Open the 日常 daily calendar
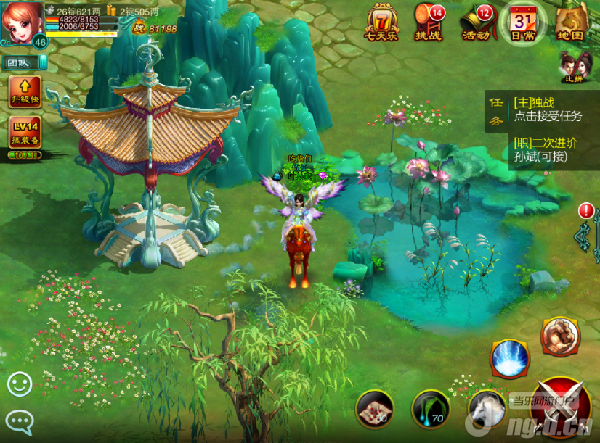The height and width of the screenshot is (443, 600). tap(523, 22)
